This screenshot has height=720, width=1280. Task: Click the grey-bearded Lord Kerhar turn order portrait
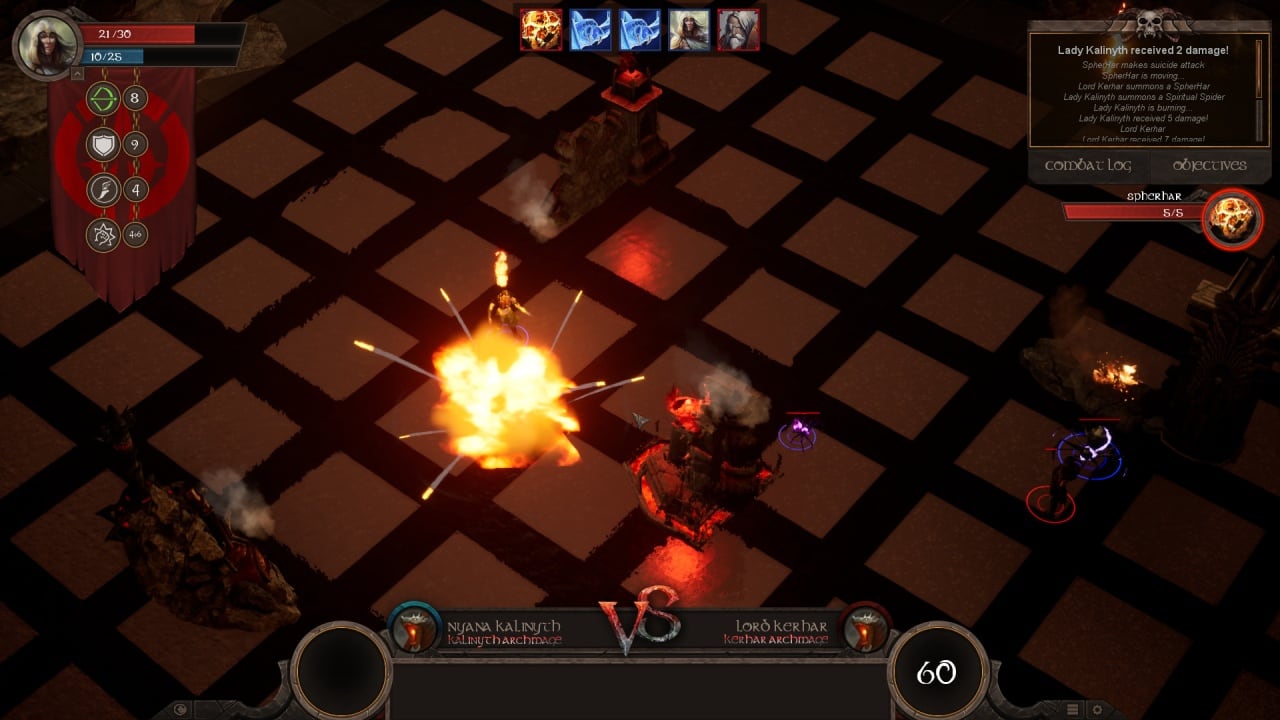pos(738,30)
